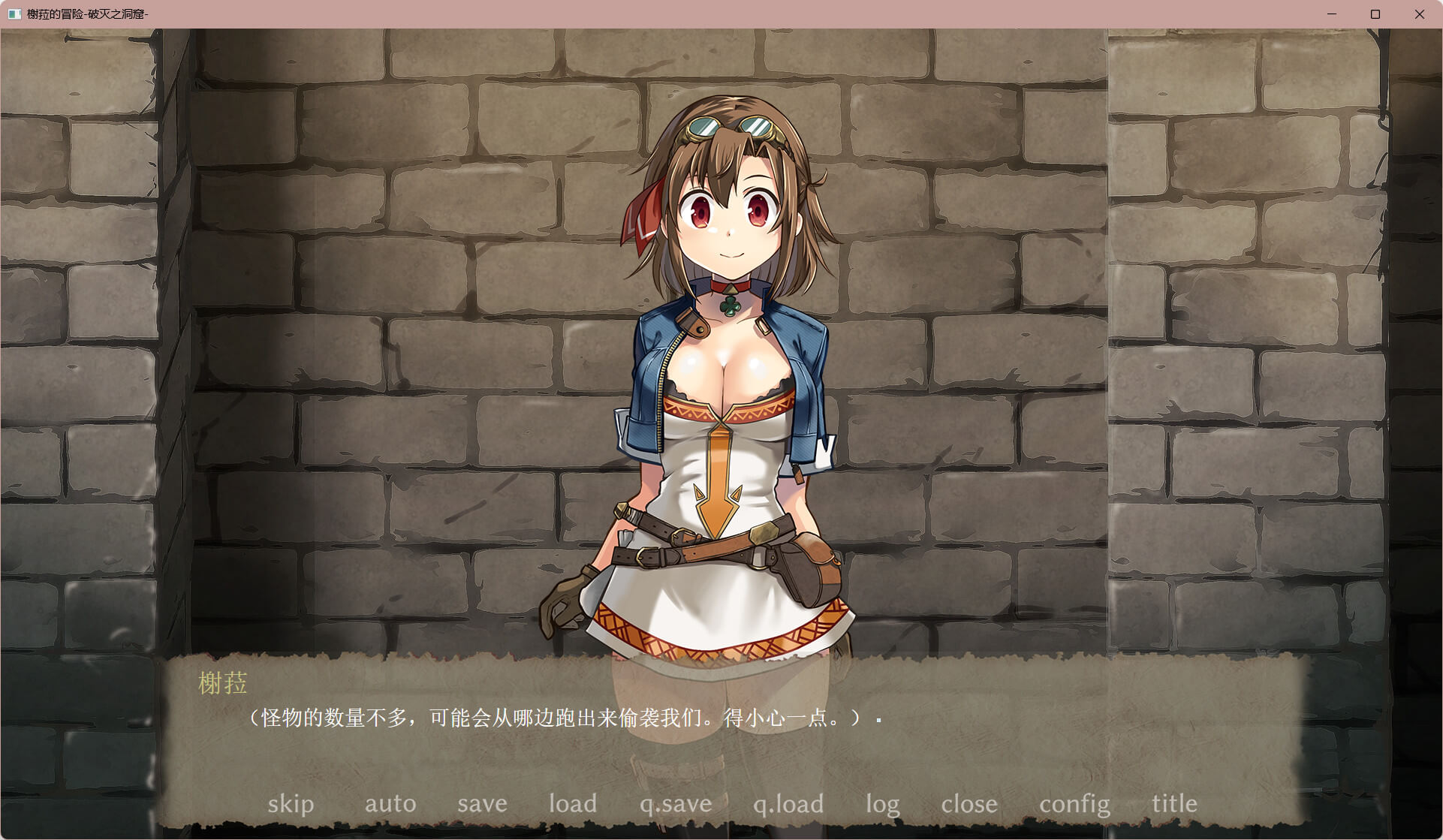
Task: Activate the skip button
Action: coord(291,804)
